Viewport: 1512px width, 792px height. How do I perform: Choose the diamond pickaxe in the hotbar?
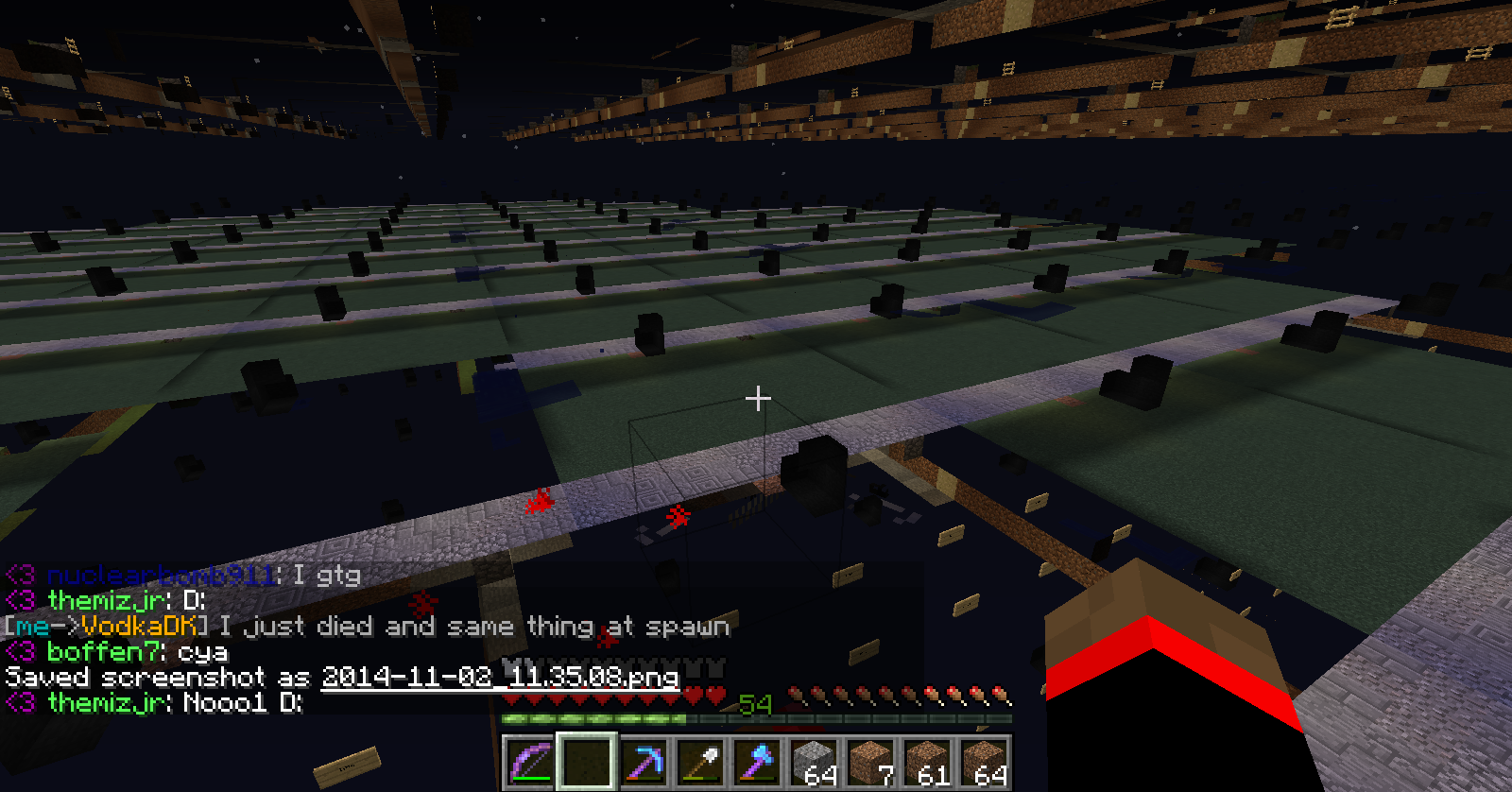644,762
